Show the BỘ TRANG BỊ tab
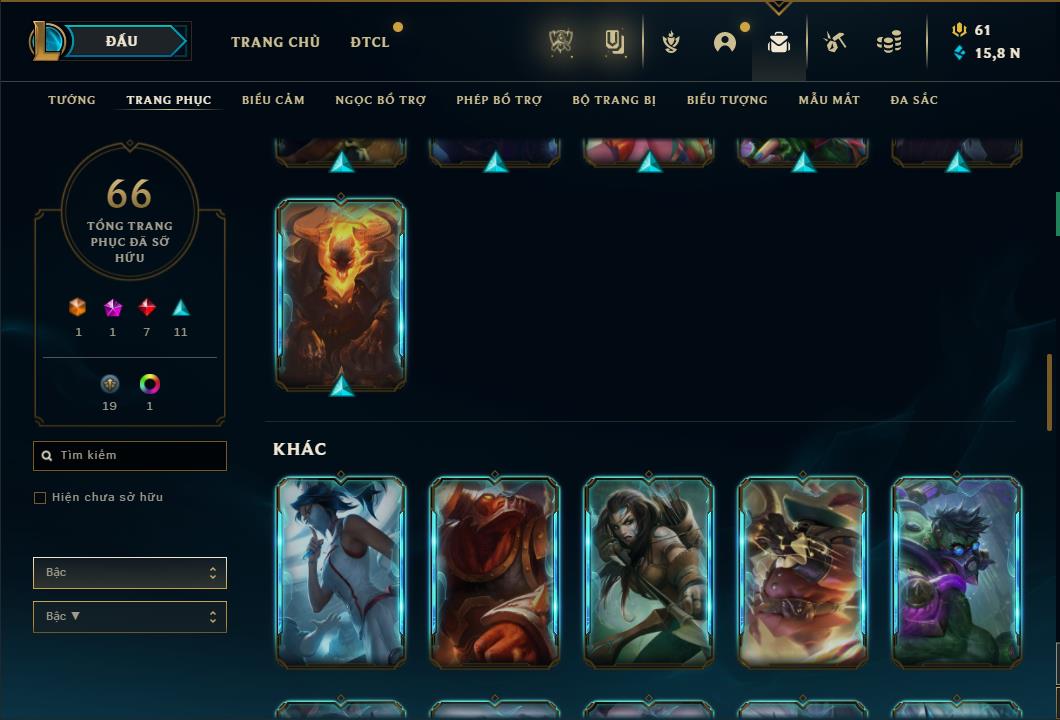 pos(614,100)
